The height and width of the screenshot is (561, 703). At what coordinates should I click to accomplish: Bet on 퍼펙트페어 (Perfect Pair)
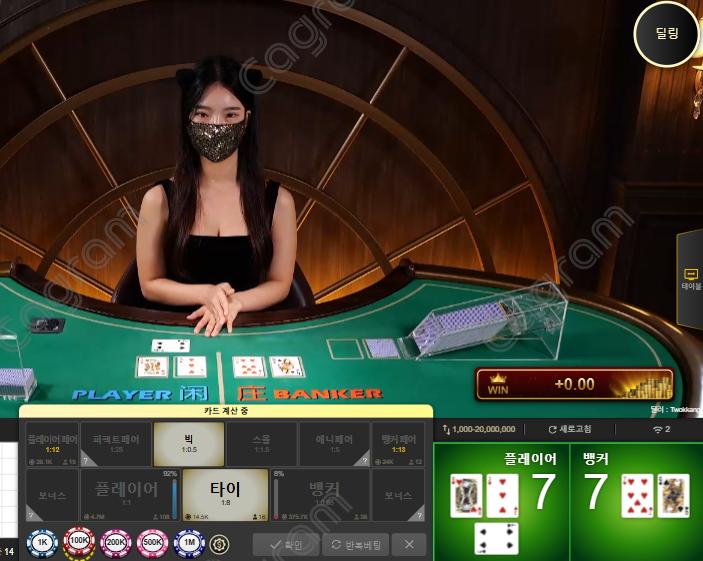(x=115, y=443)
